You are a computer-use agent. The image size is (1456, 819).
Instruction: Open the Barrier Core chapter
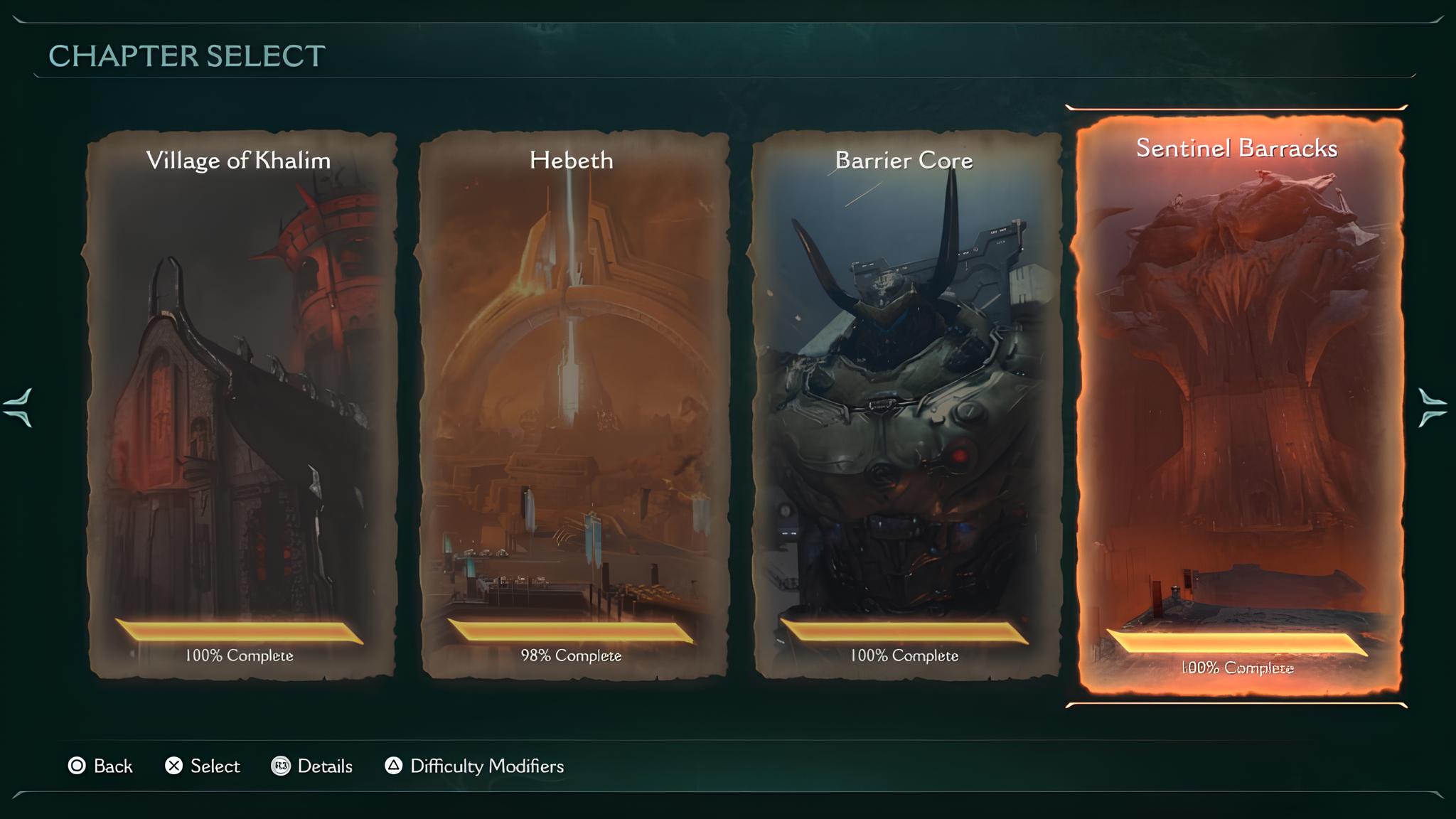point(906,404)
